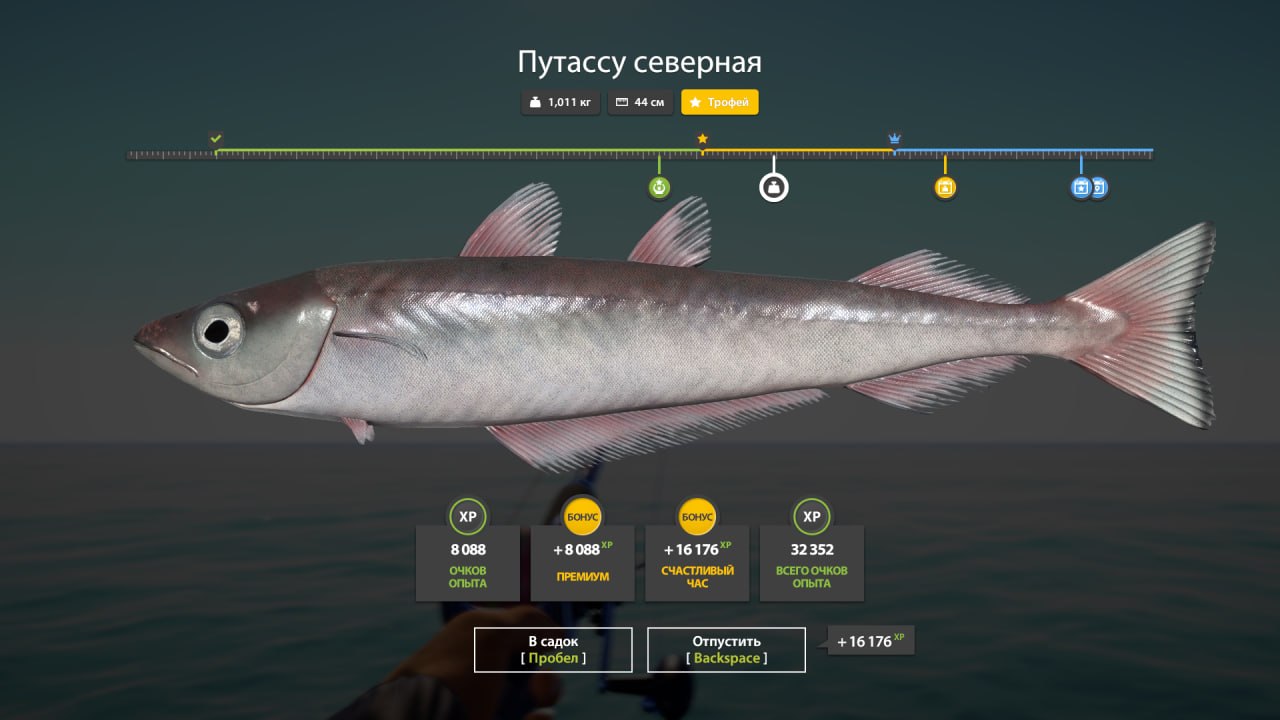Click the weight icon on 1,011 кг badge
Viewport: 1280px width, 720px height.
pos(535,102)
